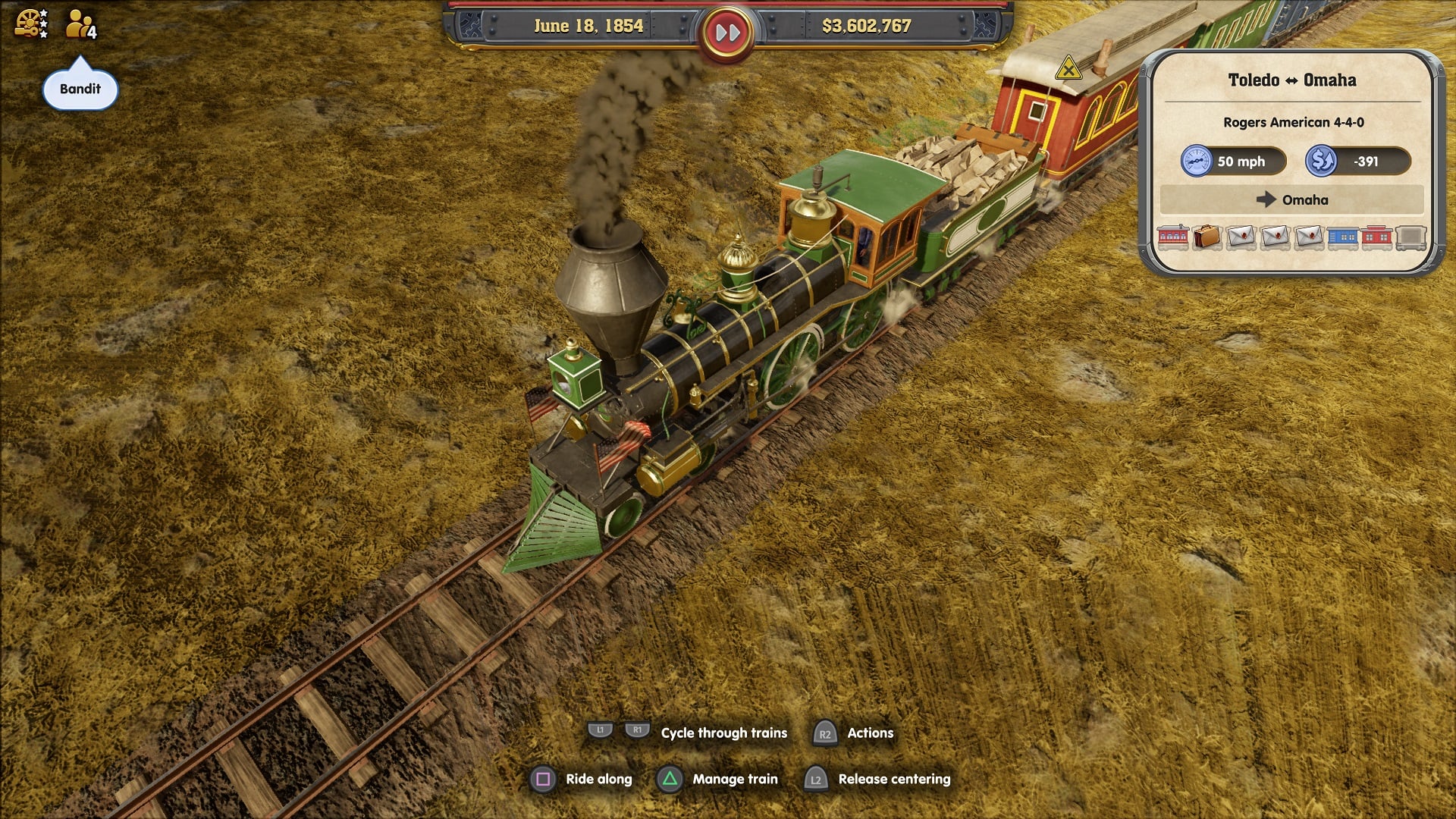This screenshot has width=1456, height=819.
Task: Open the locomotive wheel icon with three stars
Action: (x=31, y=24)
